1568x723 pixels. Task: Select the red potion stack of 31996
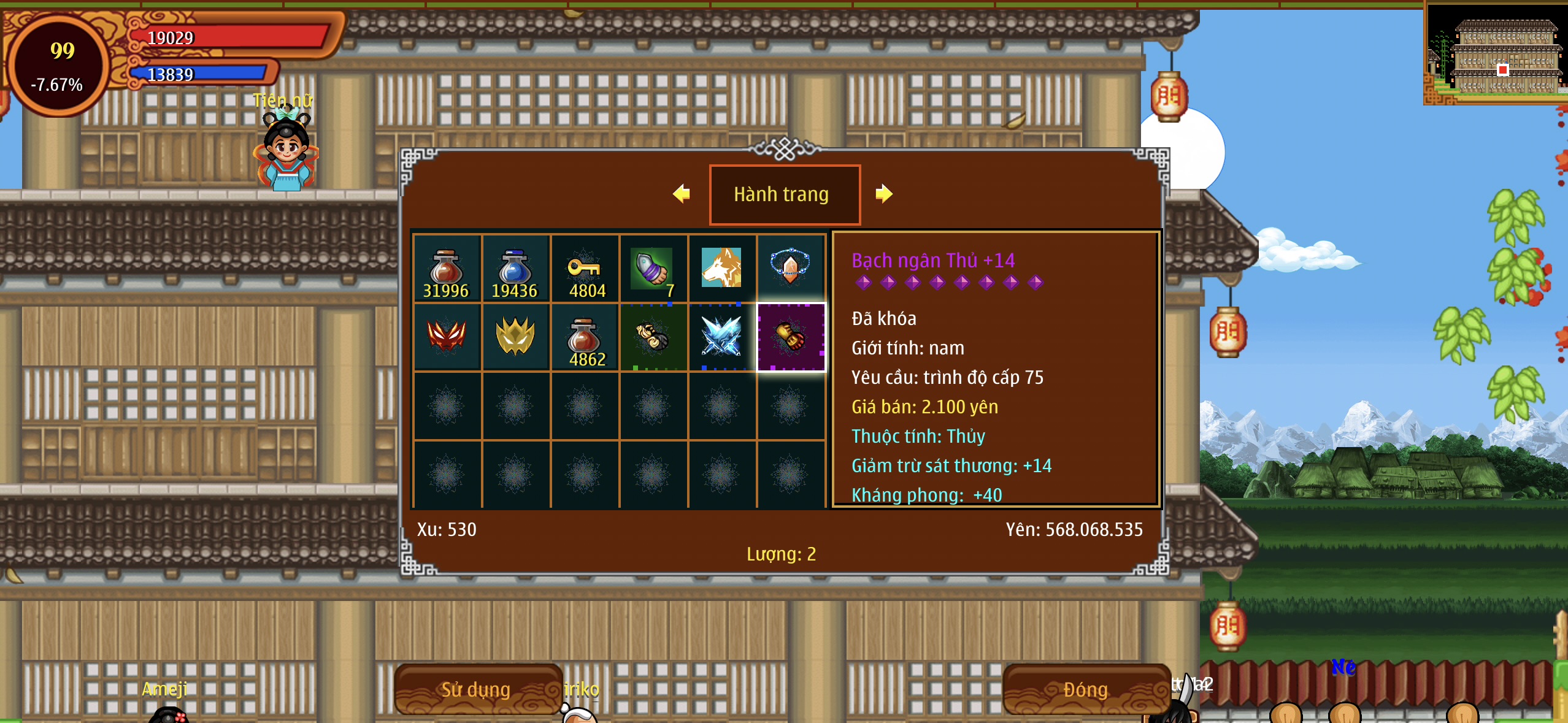[447, 269]
